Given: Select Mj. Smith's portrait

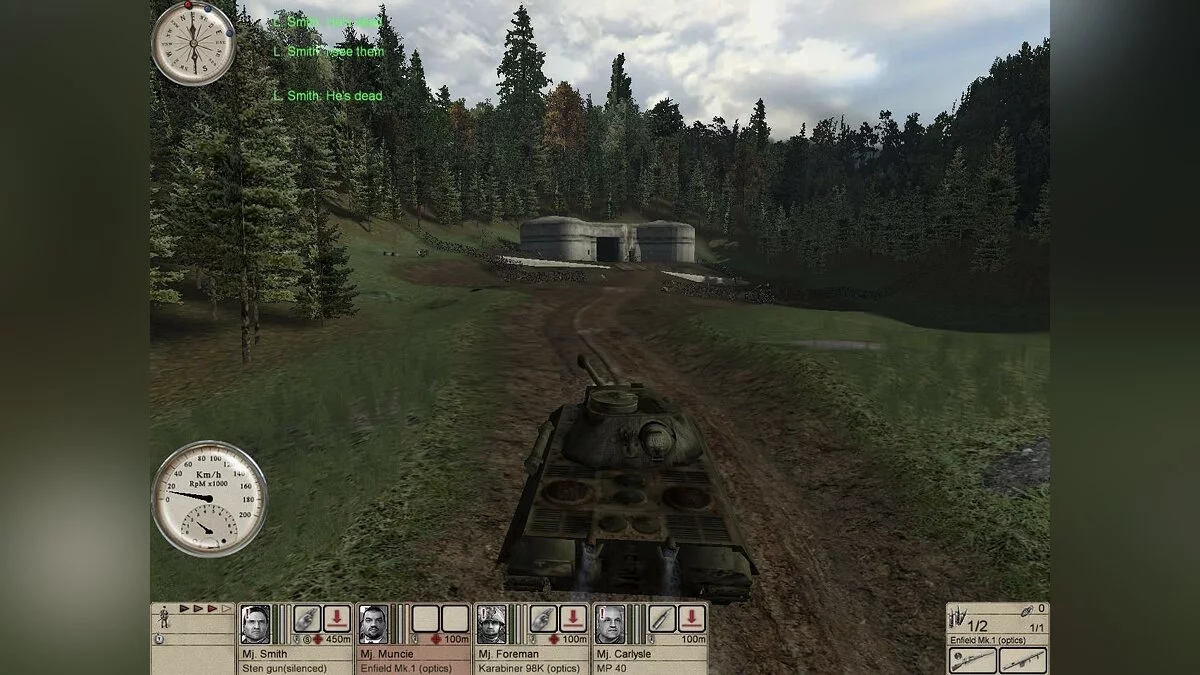Looking at the screenshot, I should 255,624.
